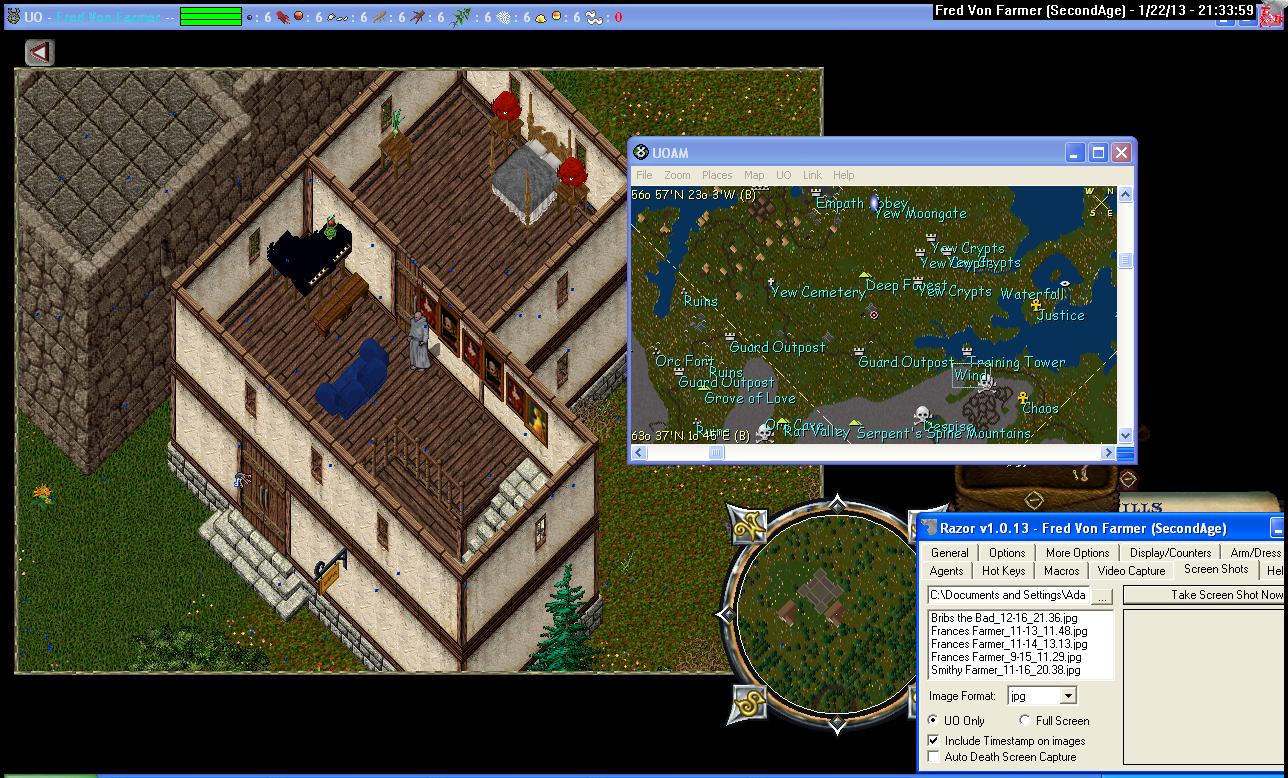
Task: Select the Full Screen capture option
Action: pyautogui.click(x=1025, y=720)
